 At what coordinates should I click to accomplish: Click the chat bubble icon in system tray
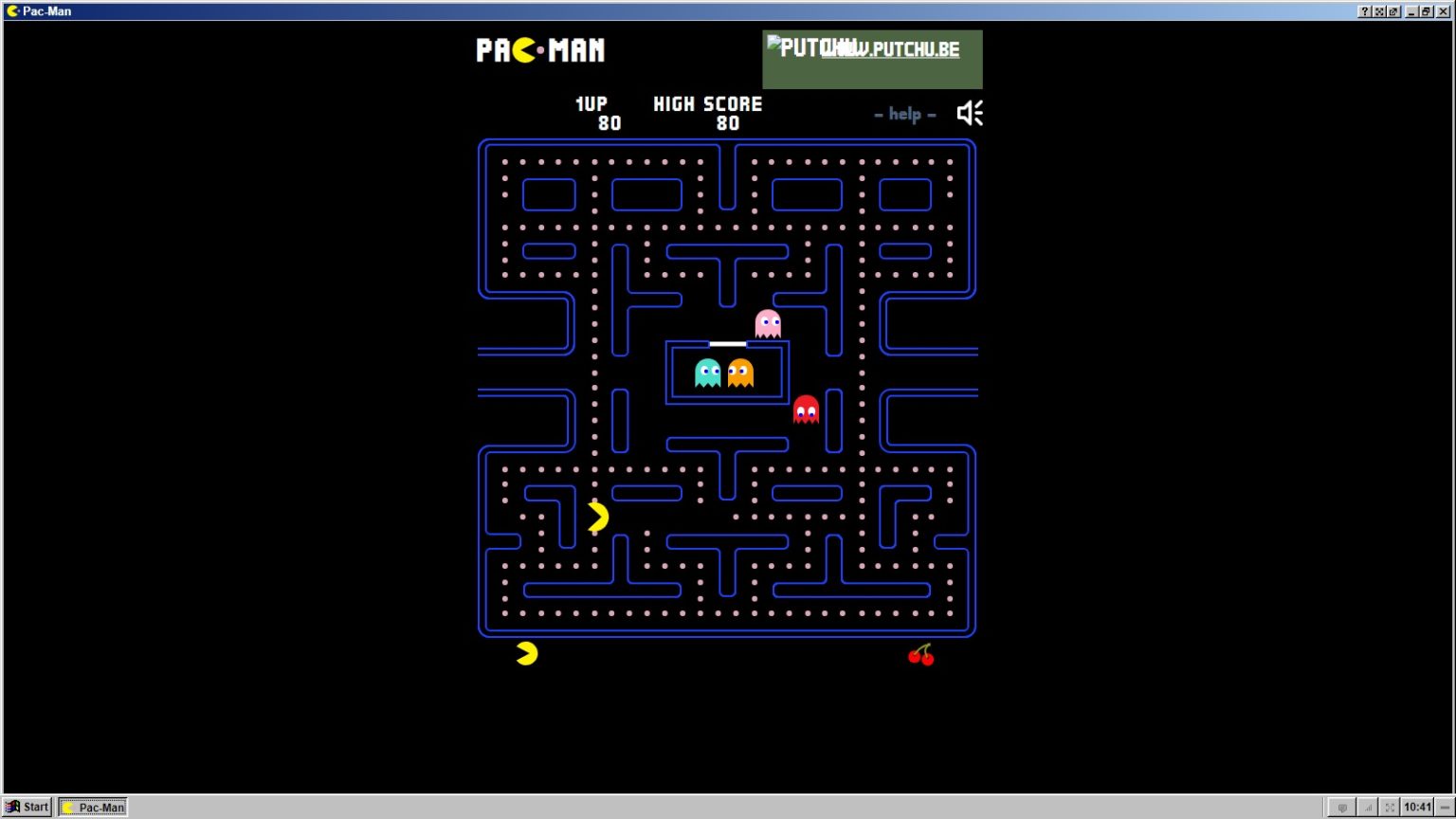1343,807
